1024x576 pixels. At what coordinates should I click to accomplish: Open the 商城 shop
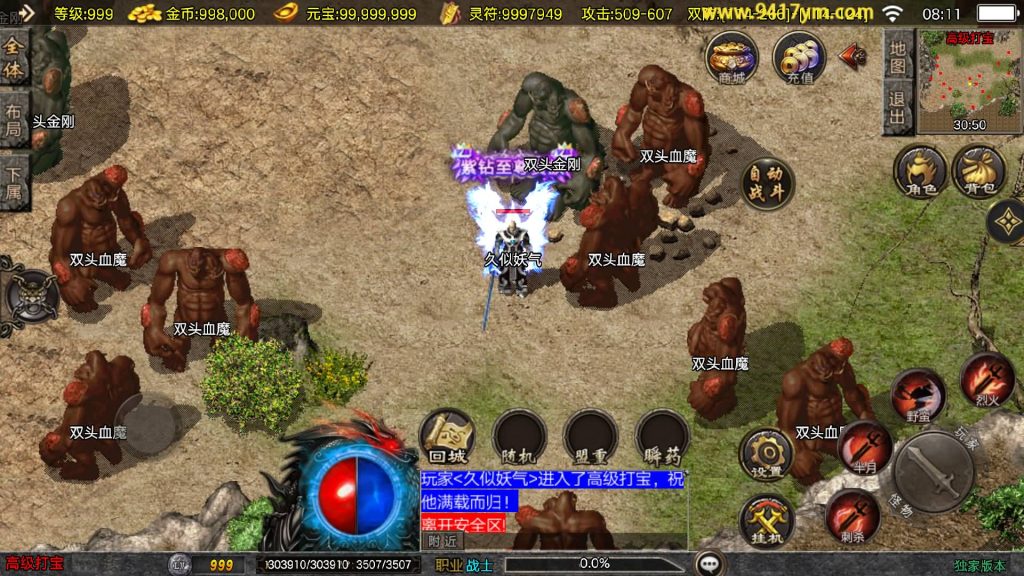click(x=731, y=58)
